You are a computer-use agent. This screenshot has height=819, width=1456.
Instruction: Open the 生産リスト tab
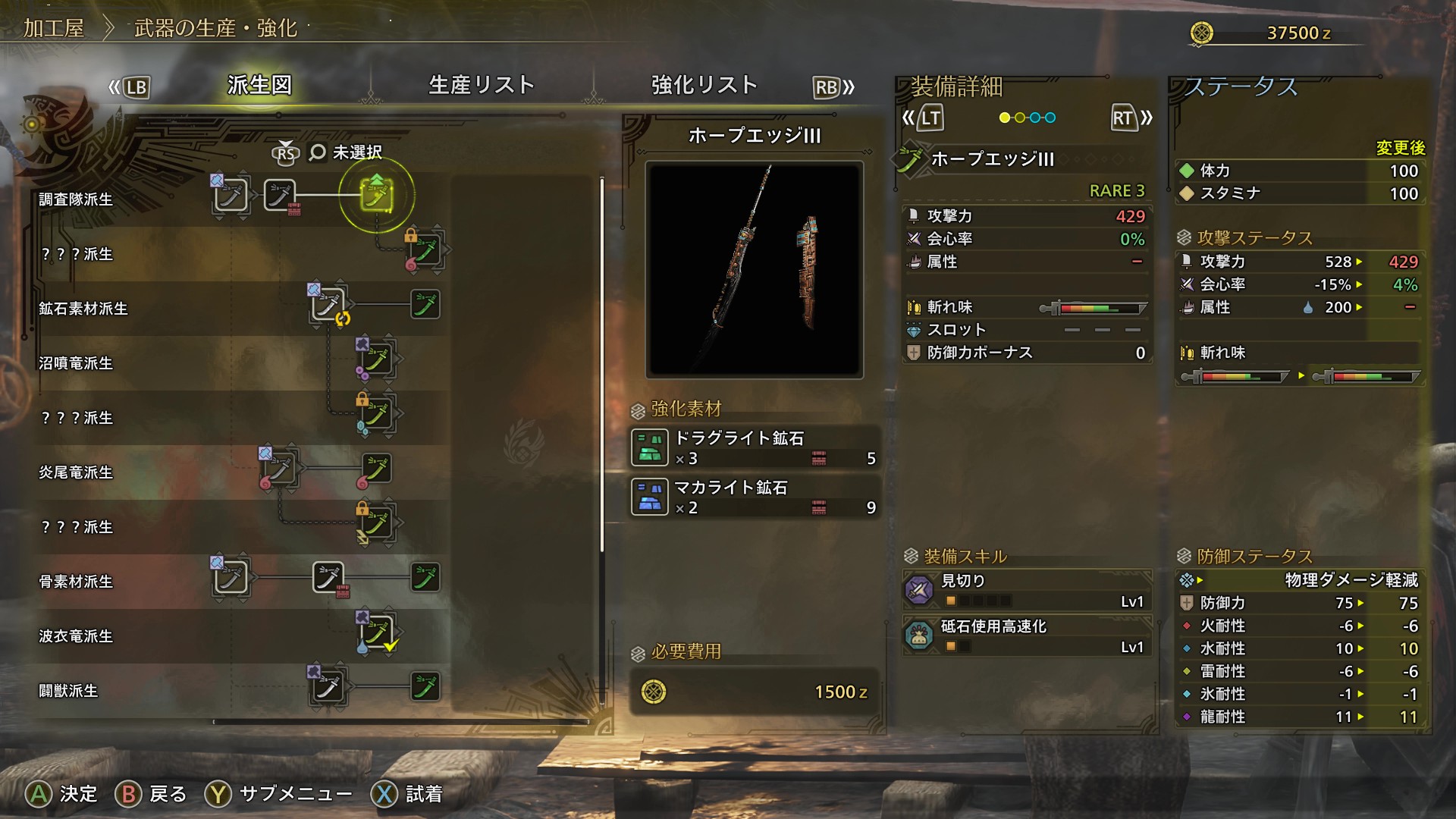(x=482, y=85)
